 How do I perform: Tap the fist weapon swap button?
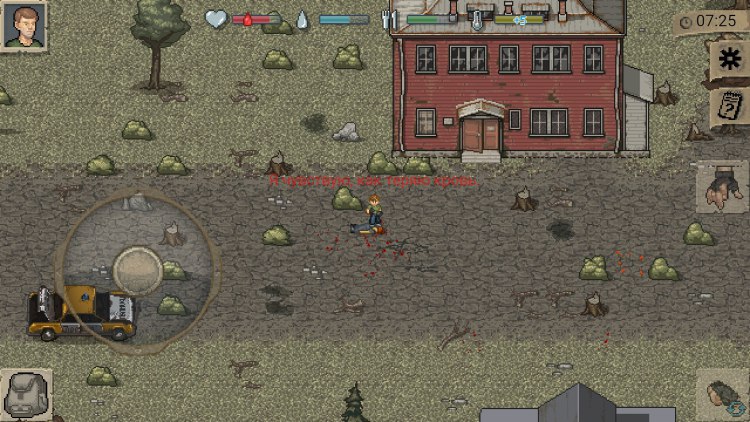click(724, 395)
